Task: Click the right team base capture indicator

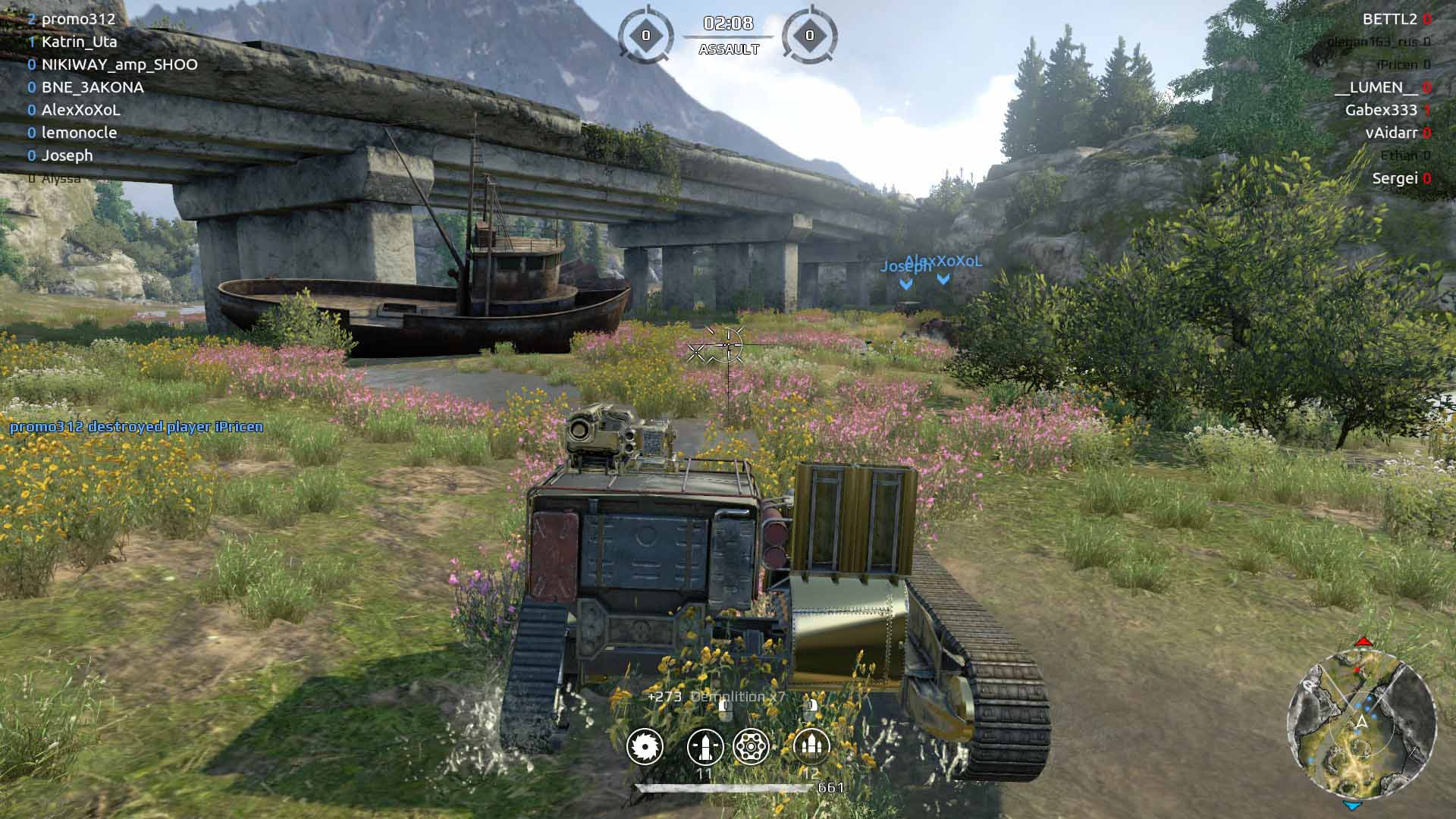Action: [809, 36]
